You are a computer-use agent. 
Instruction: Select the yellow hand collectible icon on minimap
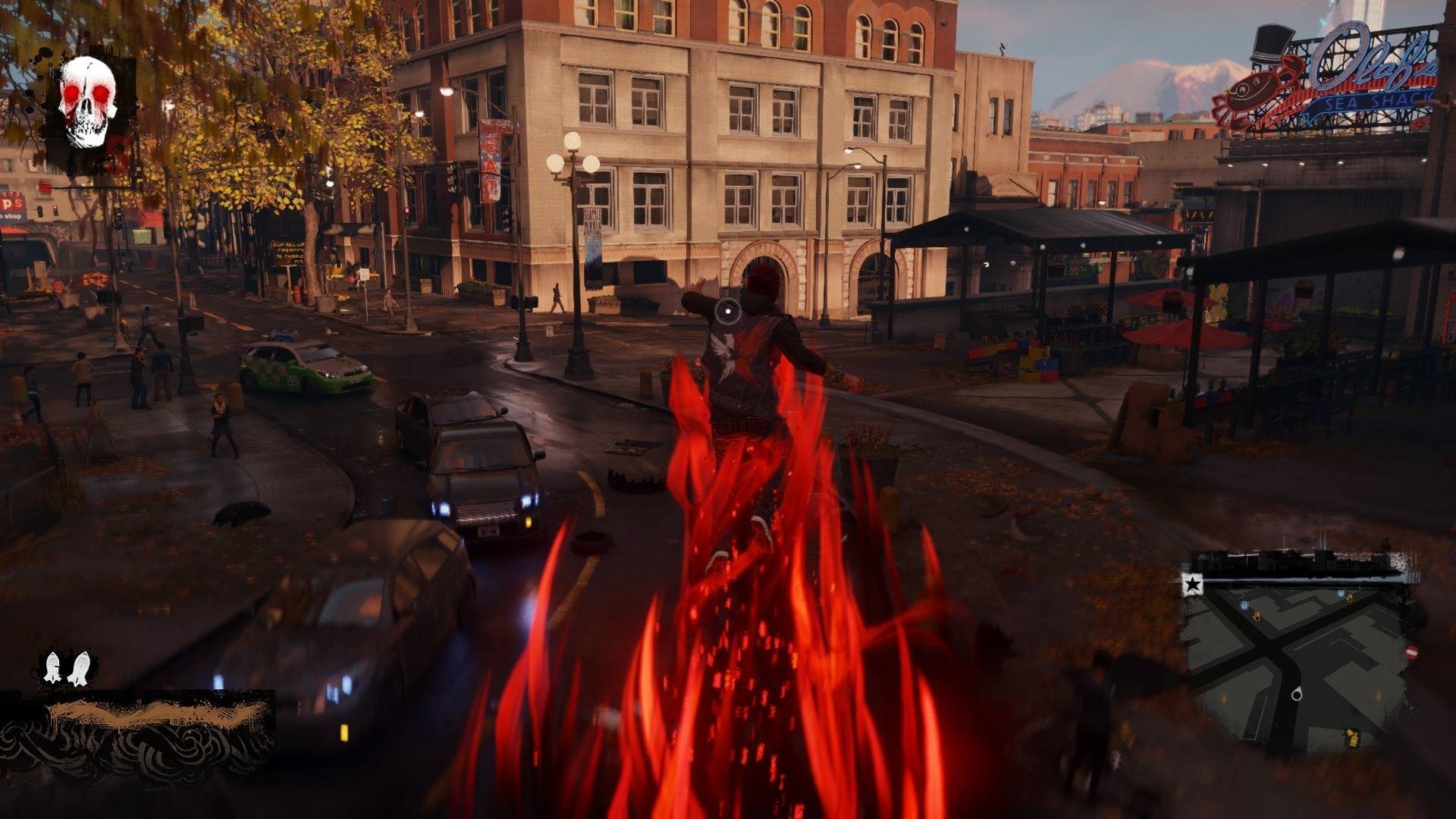[x=1257, y=617]
